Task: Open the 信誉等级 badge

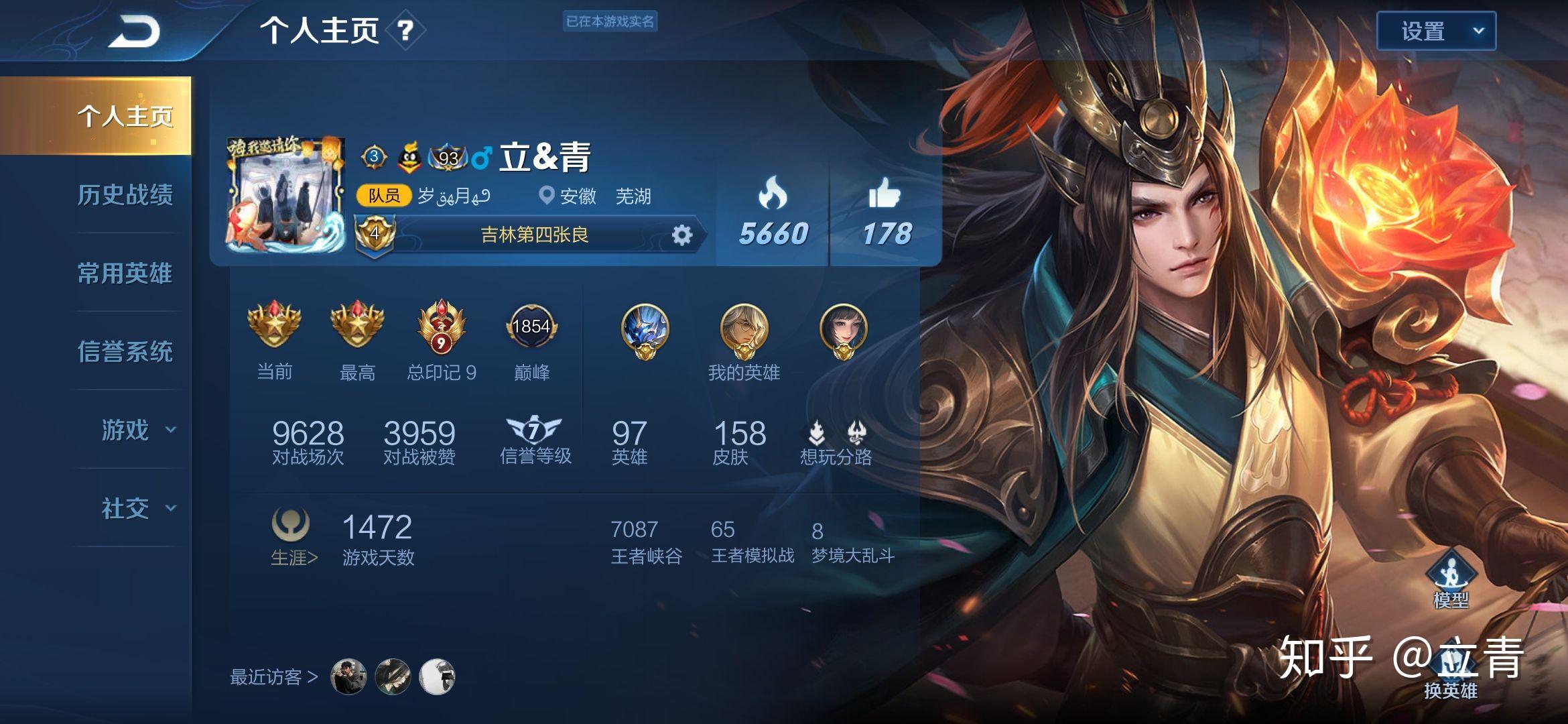Action: coord(535,439)
